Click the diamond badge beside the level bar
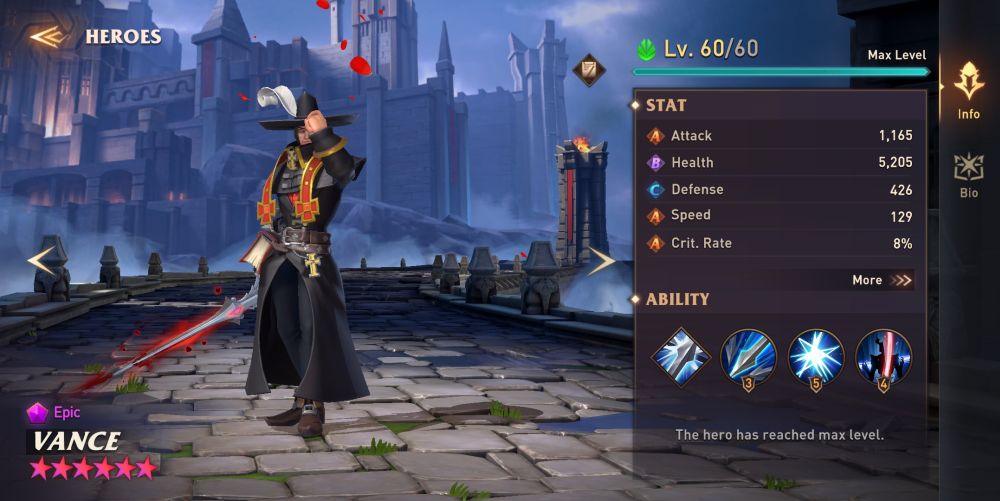Viewport: 1000px width, 501px height. click(x=589, y=68)
